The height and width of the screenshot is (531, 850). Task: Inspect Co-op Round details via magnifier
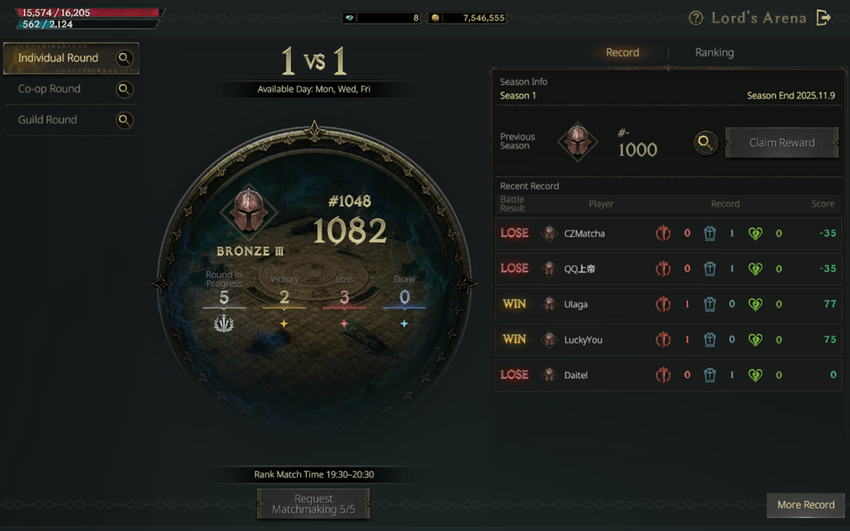coord(125,89)
